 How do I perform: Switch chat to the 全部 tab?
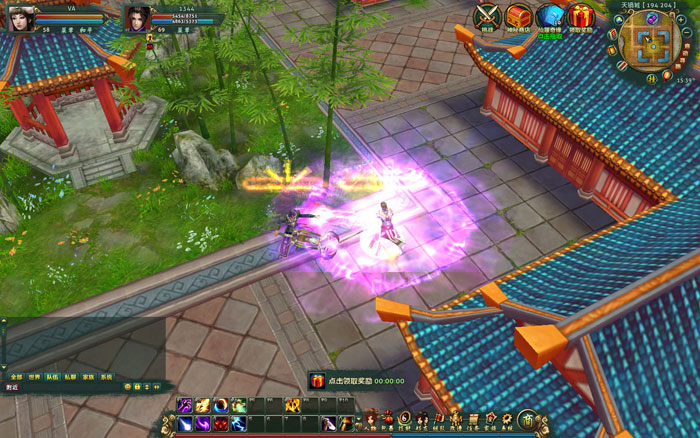pos(16,377)
